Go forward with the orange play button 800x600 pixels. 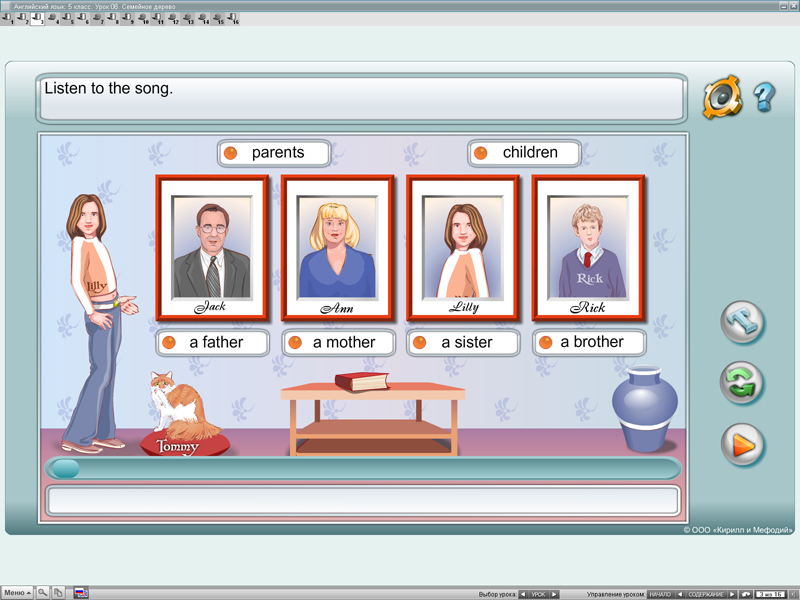(x=742, y=445)
